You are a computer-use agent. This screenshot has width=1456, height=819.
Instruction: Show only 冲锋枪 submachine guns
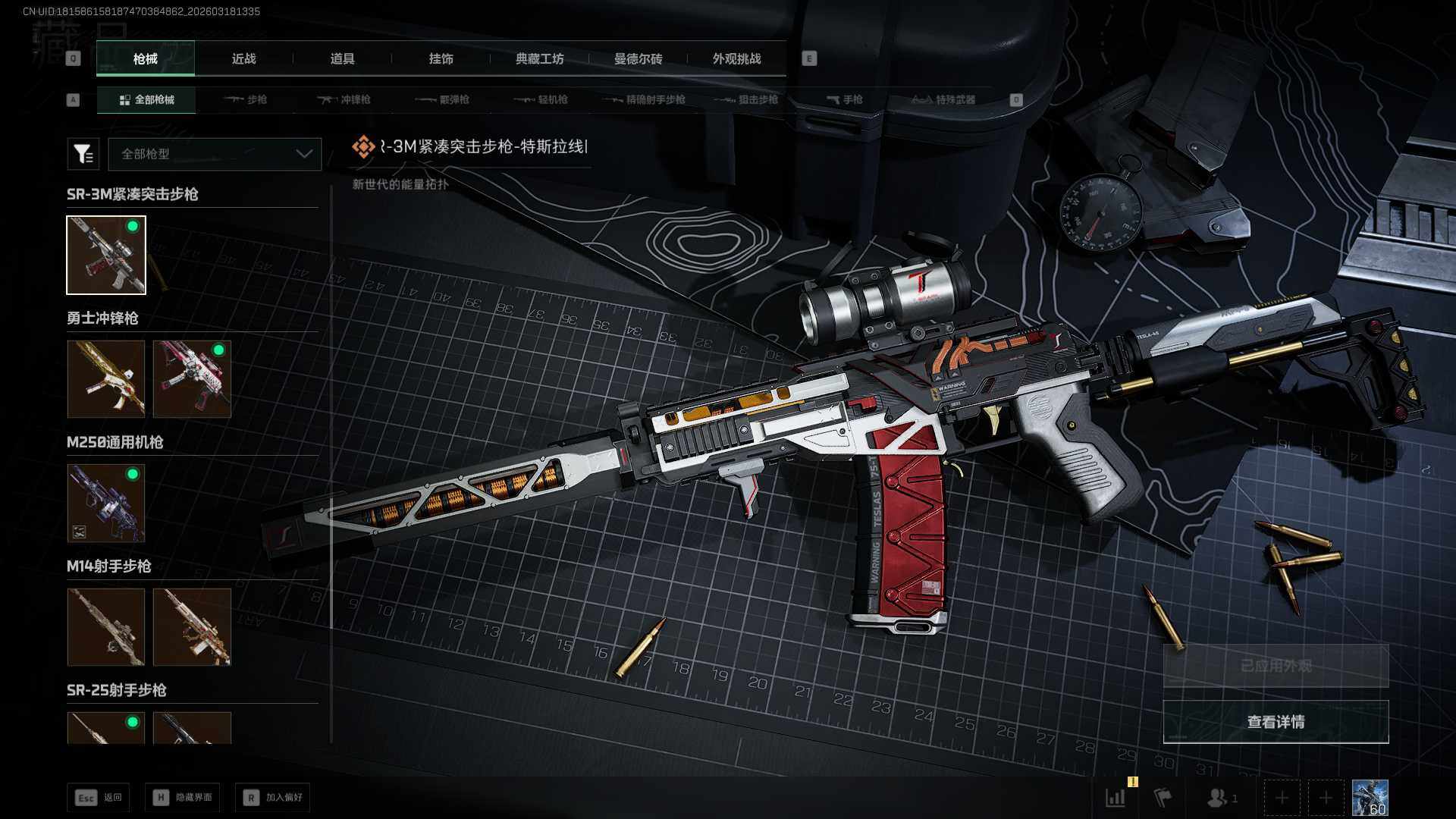pos(344,100)
